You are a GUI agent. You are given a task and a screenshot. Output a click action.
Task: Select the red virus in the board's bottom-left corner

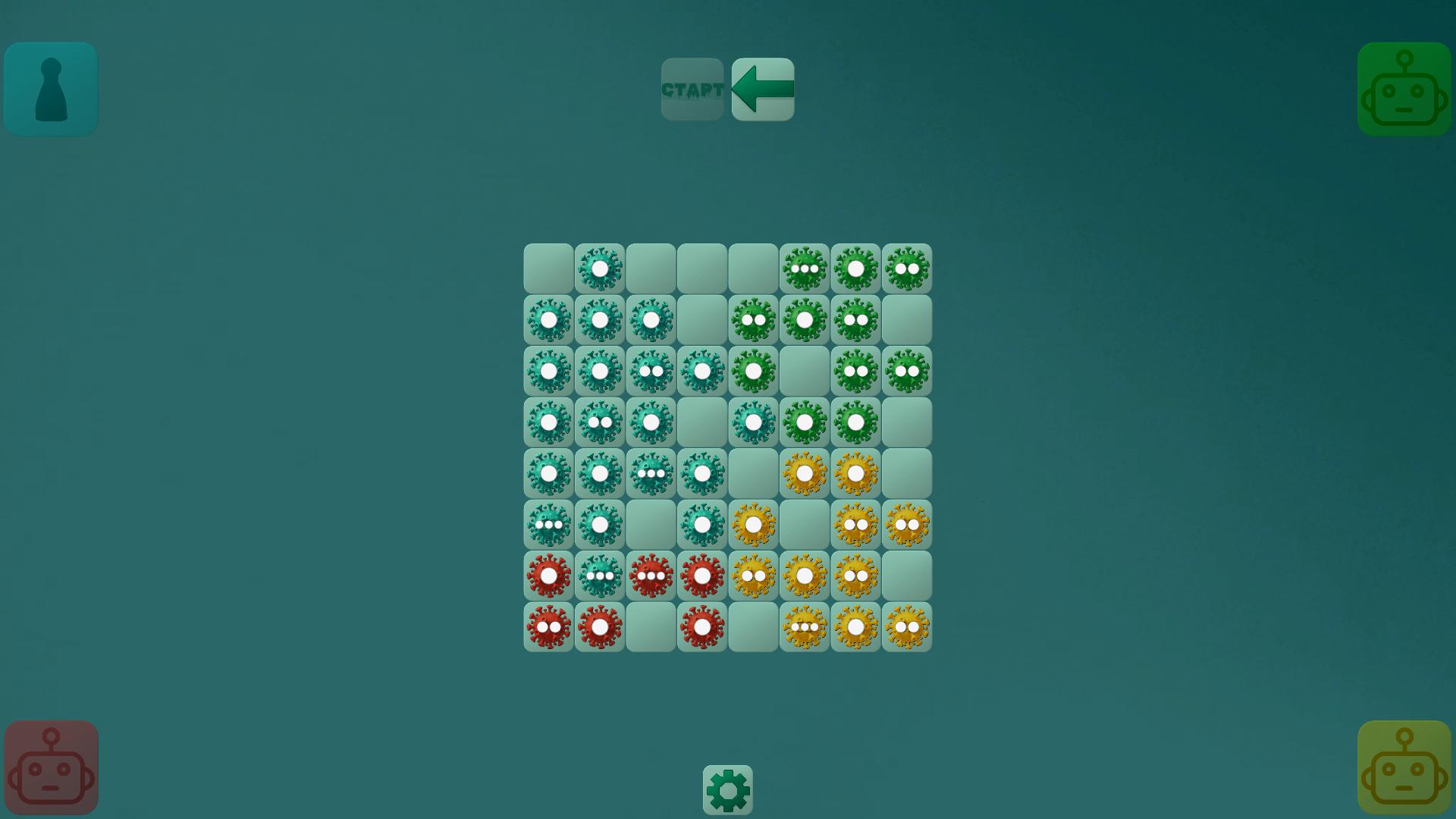[x=548, y=626]
